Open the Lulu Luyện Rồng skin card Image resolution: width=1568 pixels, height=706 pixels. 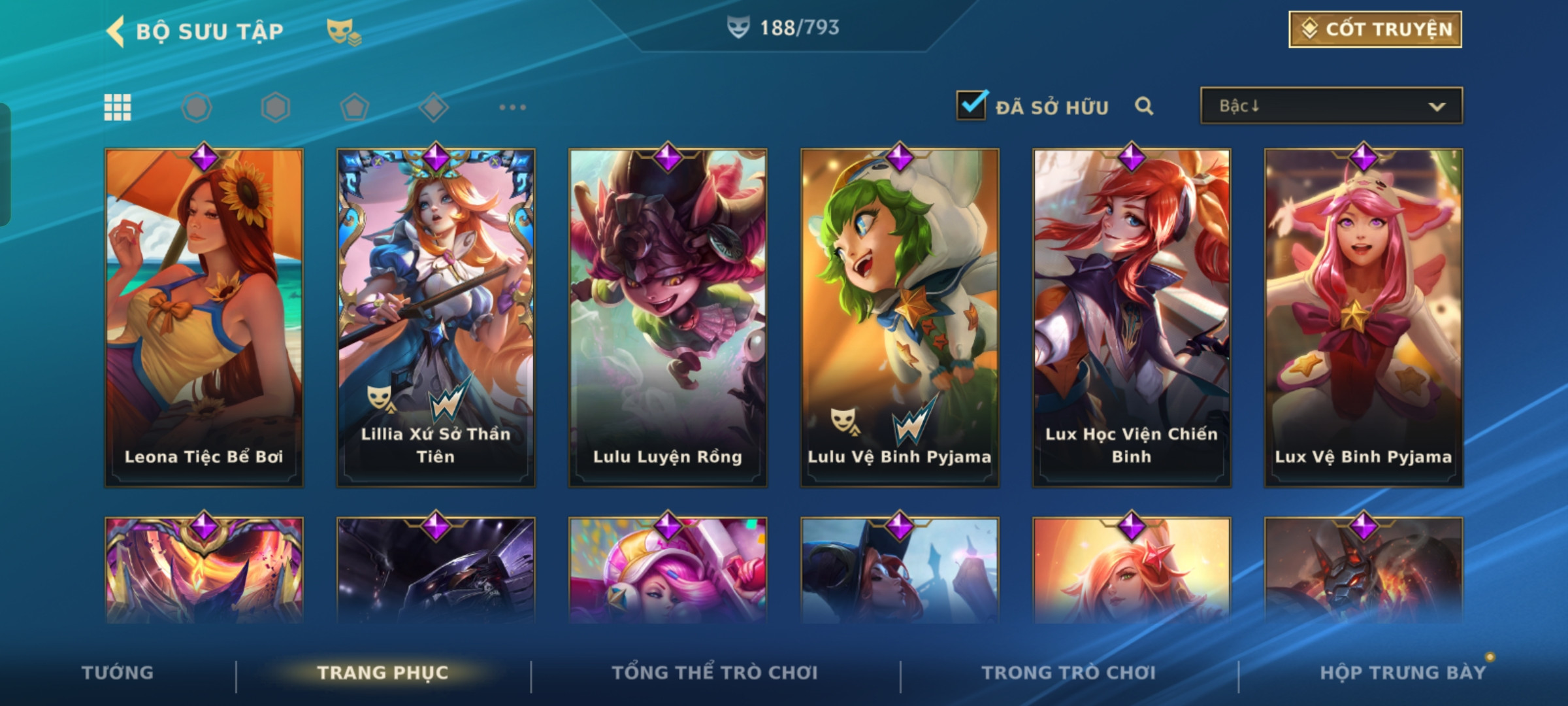(x=668, y=318)
